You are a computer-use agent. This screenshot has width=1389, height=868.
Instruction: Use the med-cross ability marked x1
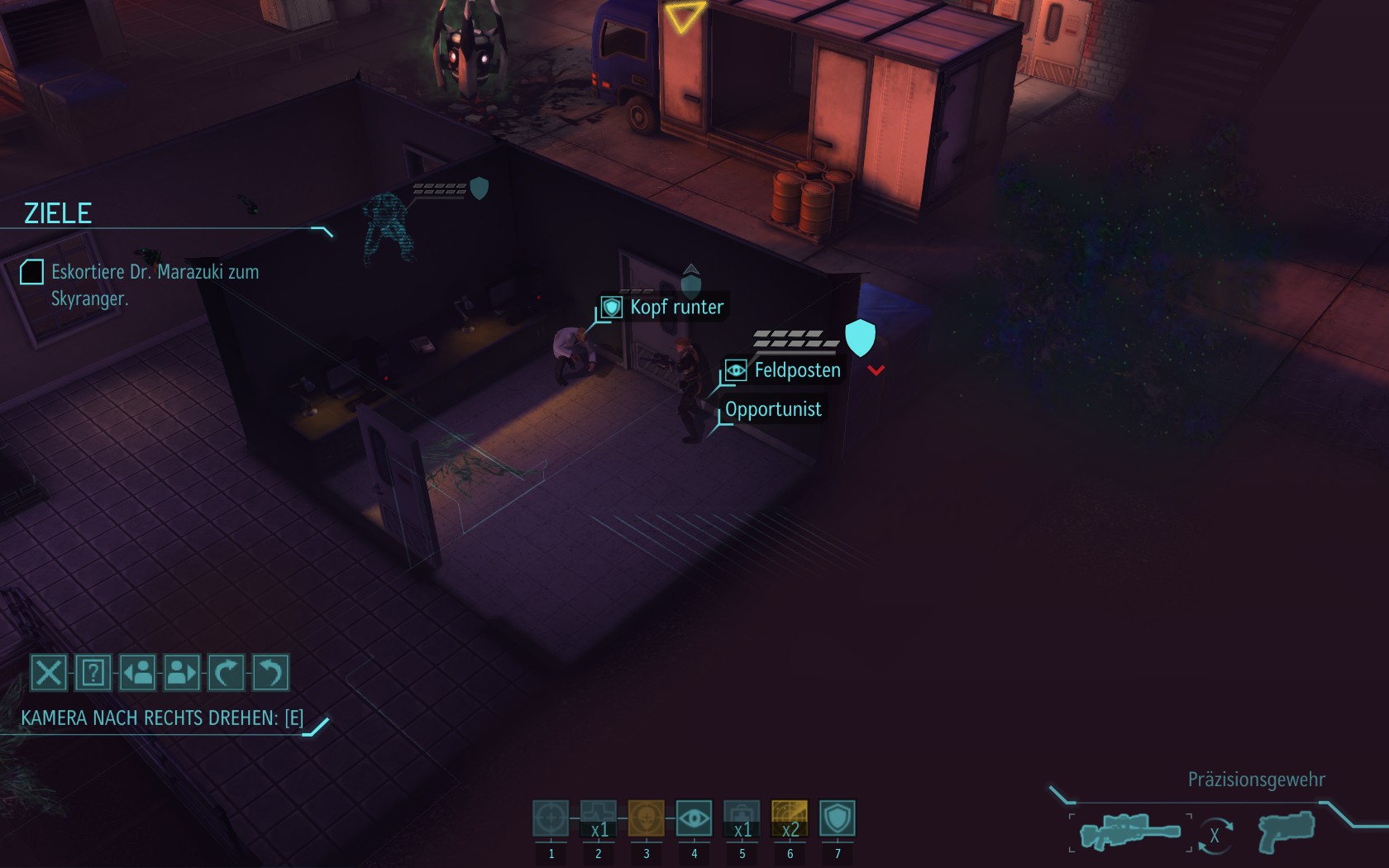599,818
